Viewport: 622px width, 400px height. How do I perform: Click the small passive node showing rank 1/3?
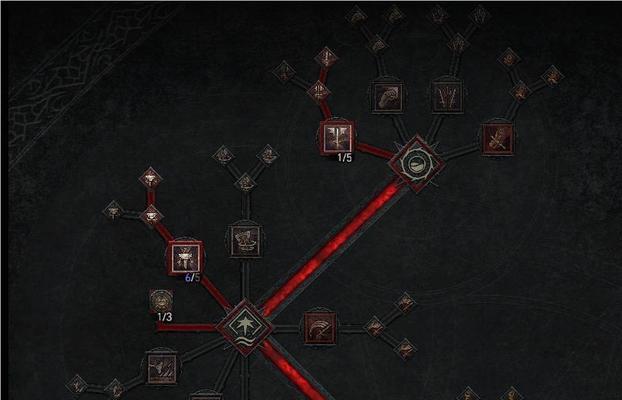coord(161,300)
